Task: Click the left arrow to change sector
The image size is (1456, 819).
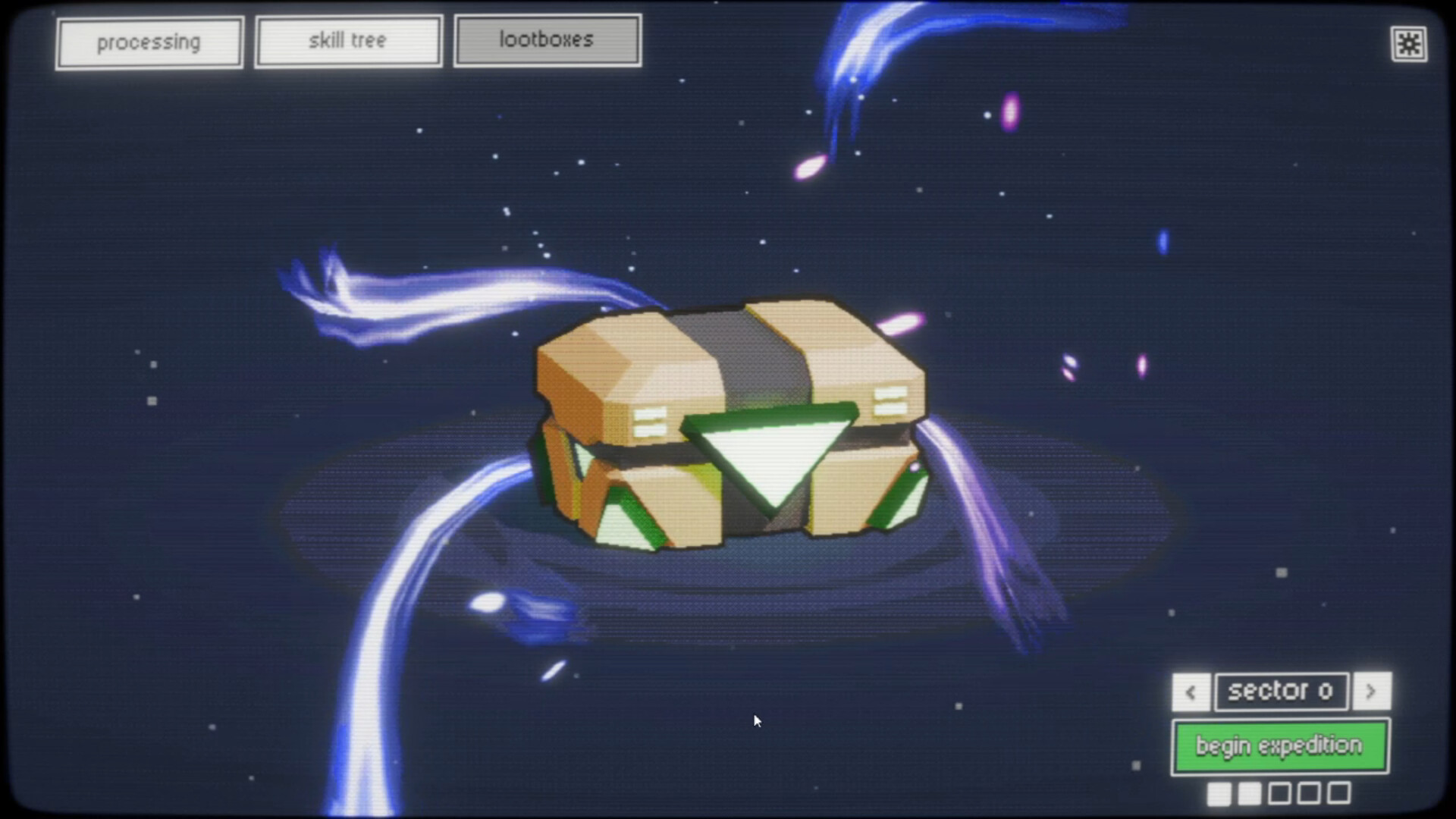Action: click(1190, 692)
